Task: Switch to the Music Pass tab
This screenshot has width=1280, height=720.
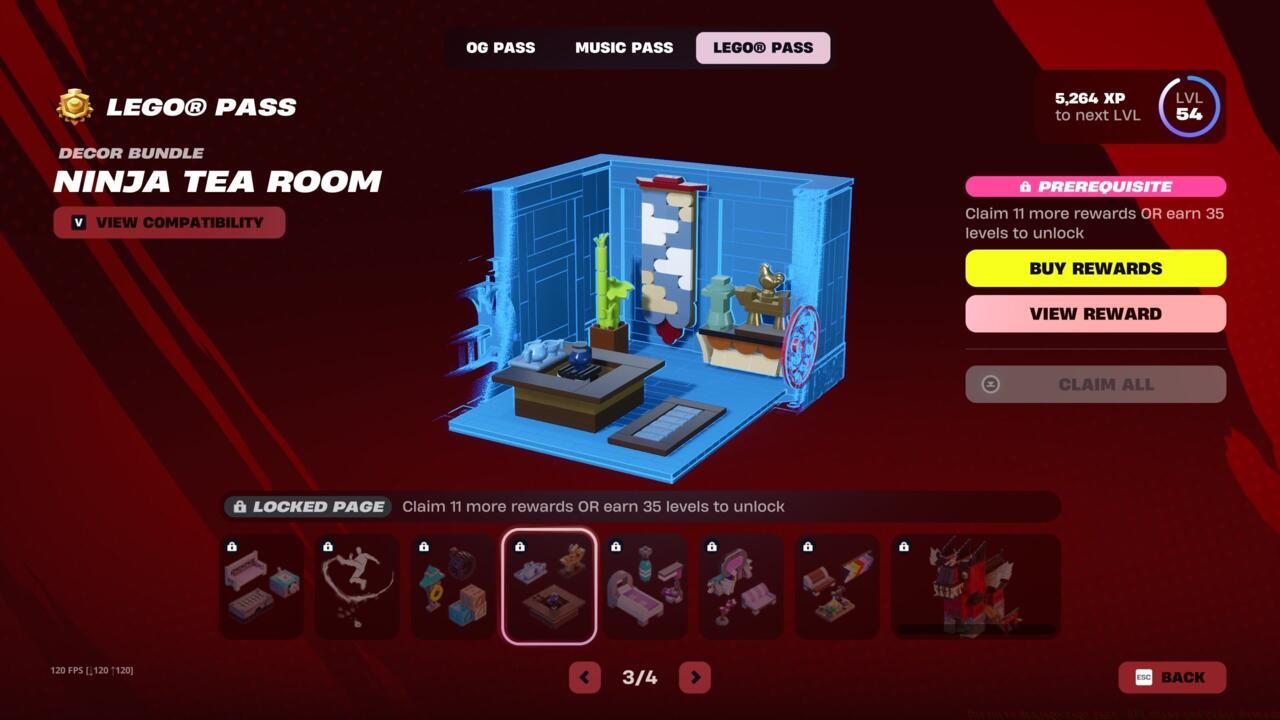Action: tap(623, 47)
